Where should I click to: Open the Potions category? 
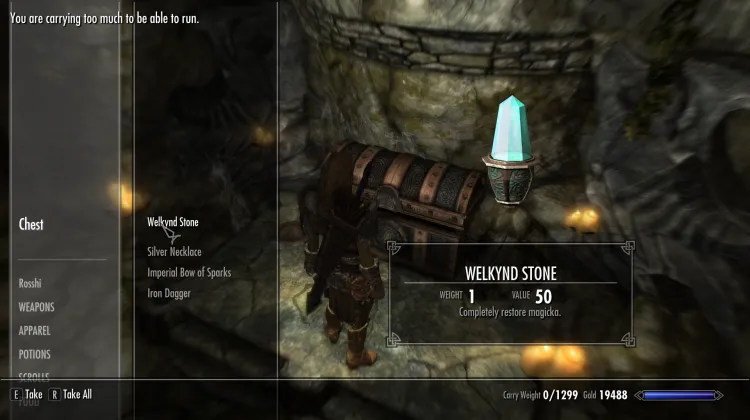pos(34,354)
